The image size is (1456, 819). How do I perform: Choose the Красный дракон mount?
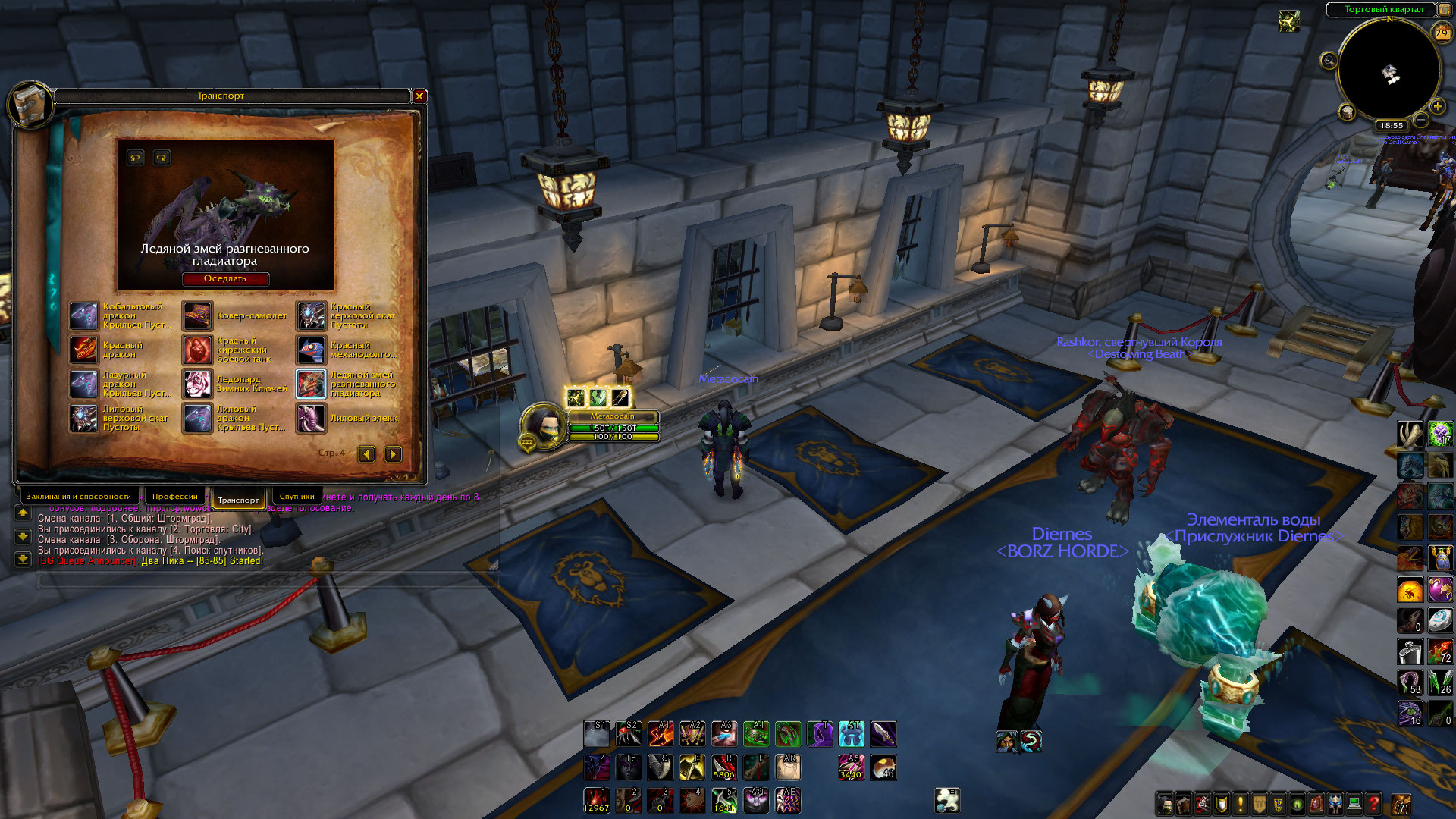click(84, 350)
